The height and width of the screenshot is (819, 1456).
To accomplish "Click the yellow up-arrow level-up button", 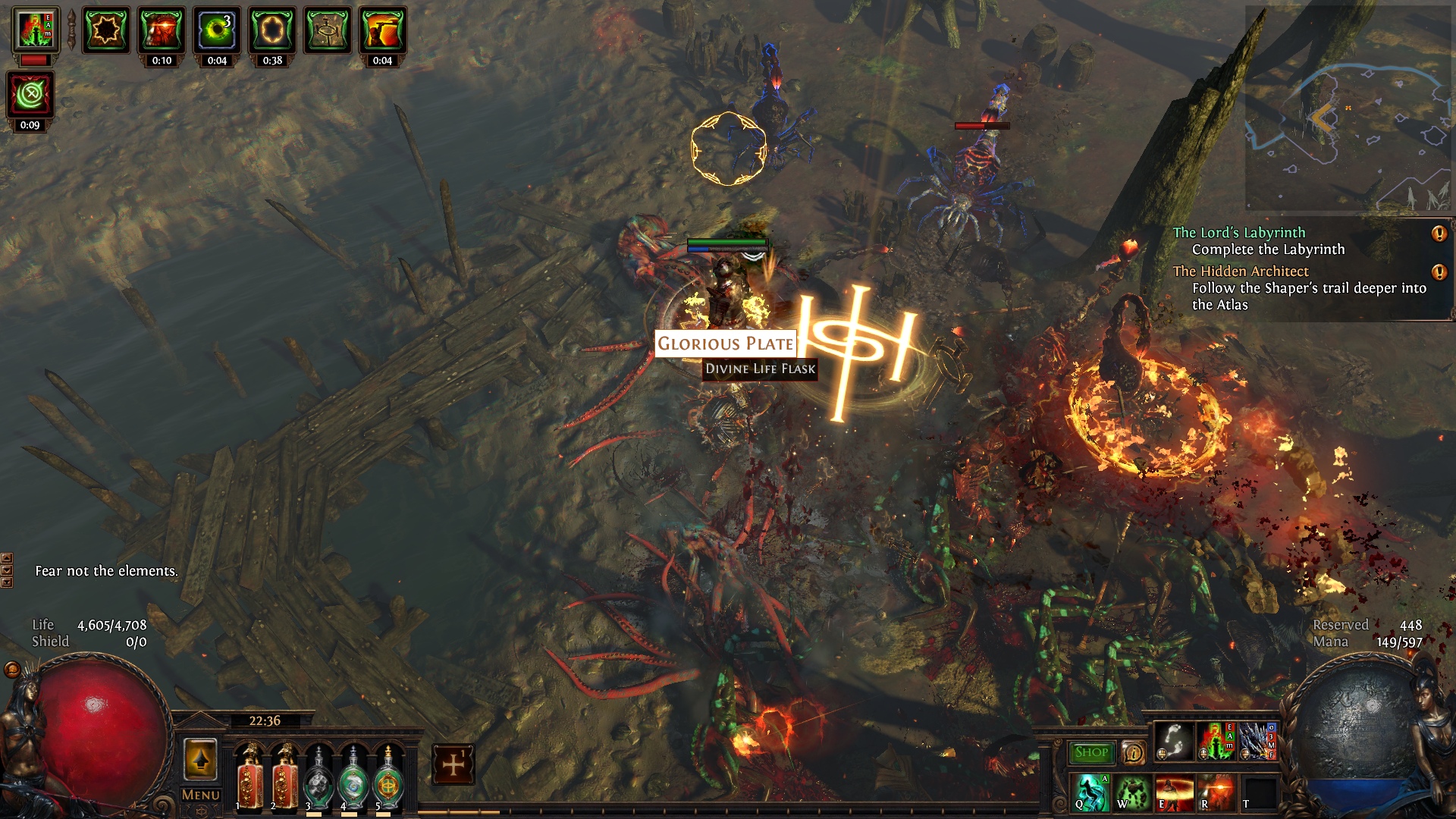I will 200,760.
